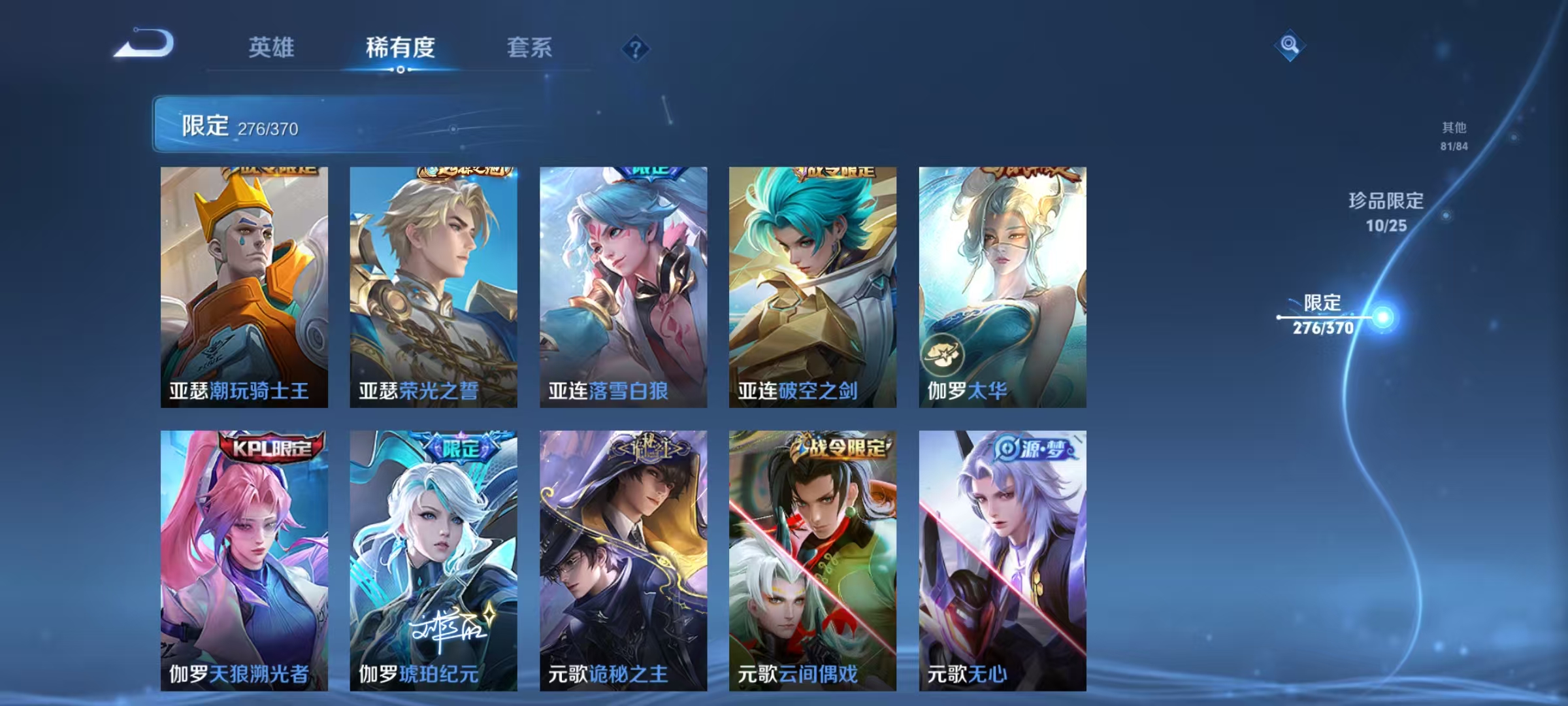1568x706 pixels.
Task: Open the search magnifier icon
Action: [1288, 44]
